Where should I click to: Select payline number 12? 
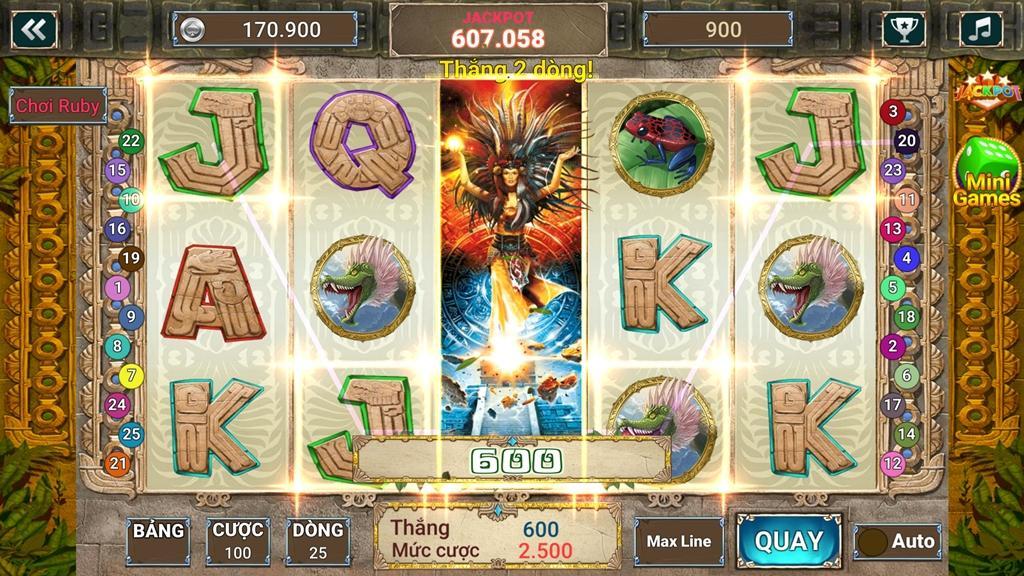click(892, 463)
